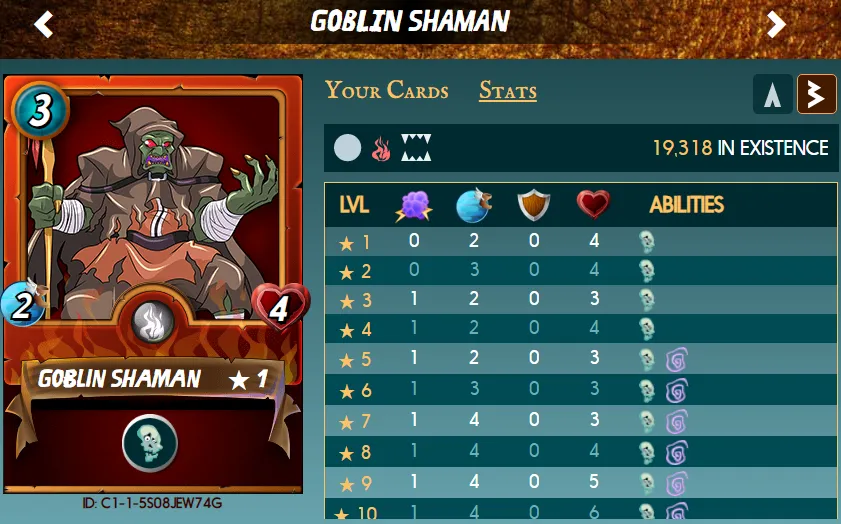Screen dimensions: 841x524
Task: Click the skull ability icon on card
Action: [x=150, y=442]
